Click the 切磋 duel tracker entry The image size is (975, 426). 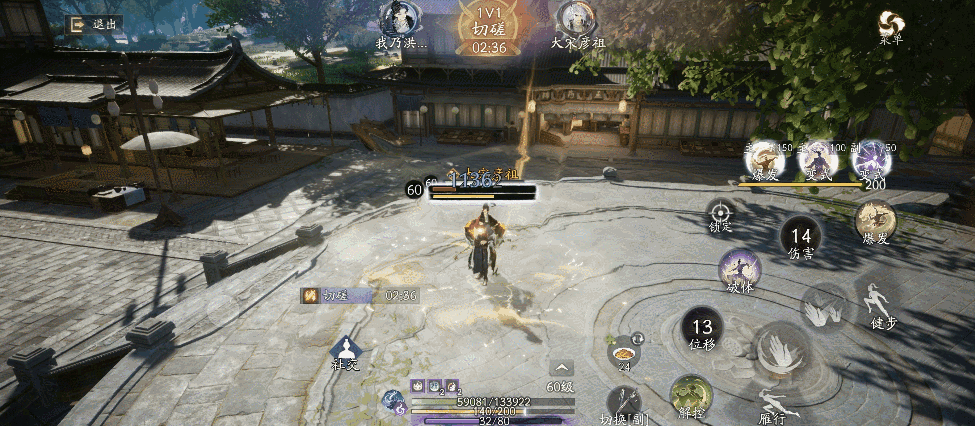click(x=360, y=296)
